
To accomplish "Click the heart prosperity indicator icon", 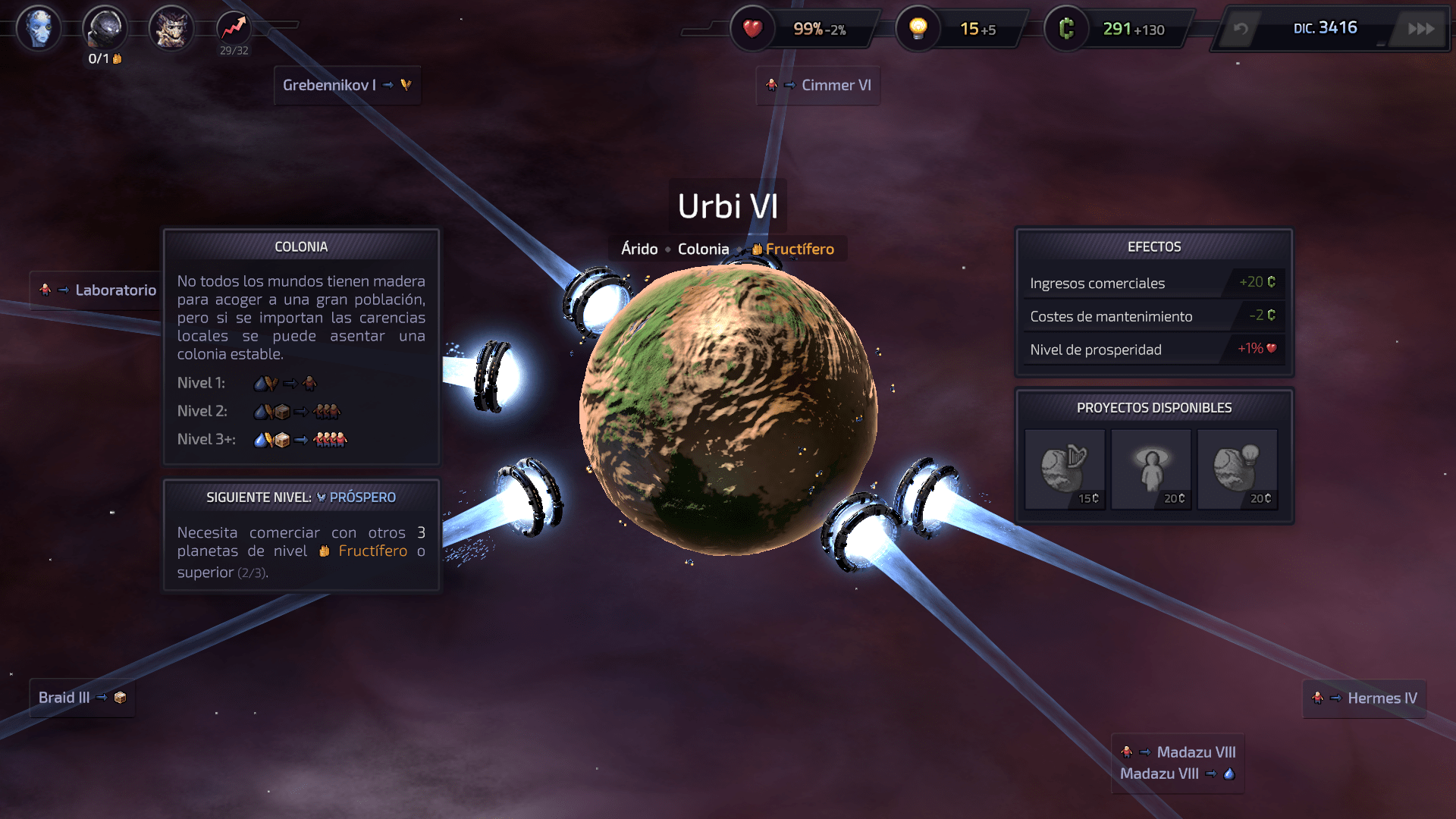I will 752,29.
